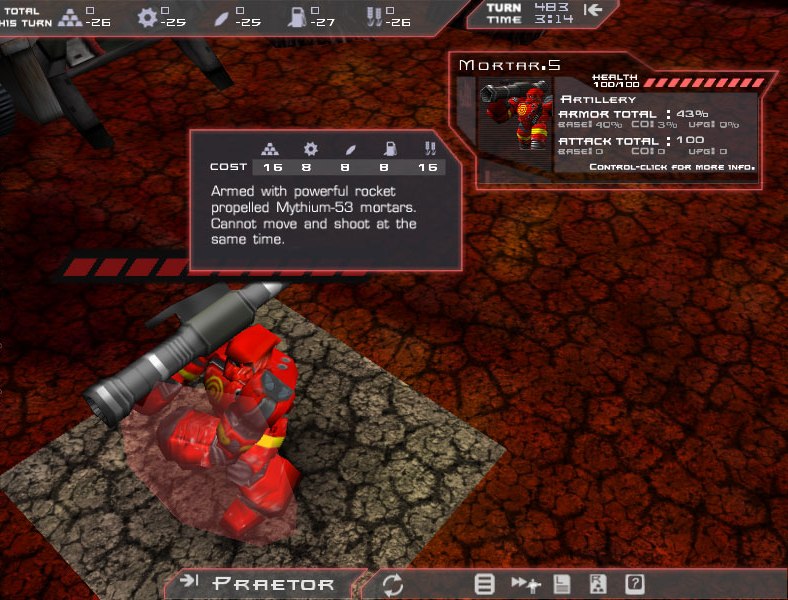Activate the fast-forward unit icon
The image size is (788, 600).
(526, 584)
